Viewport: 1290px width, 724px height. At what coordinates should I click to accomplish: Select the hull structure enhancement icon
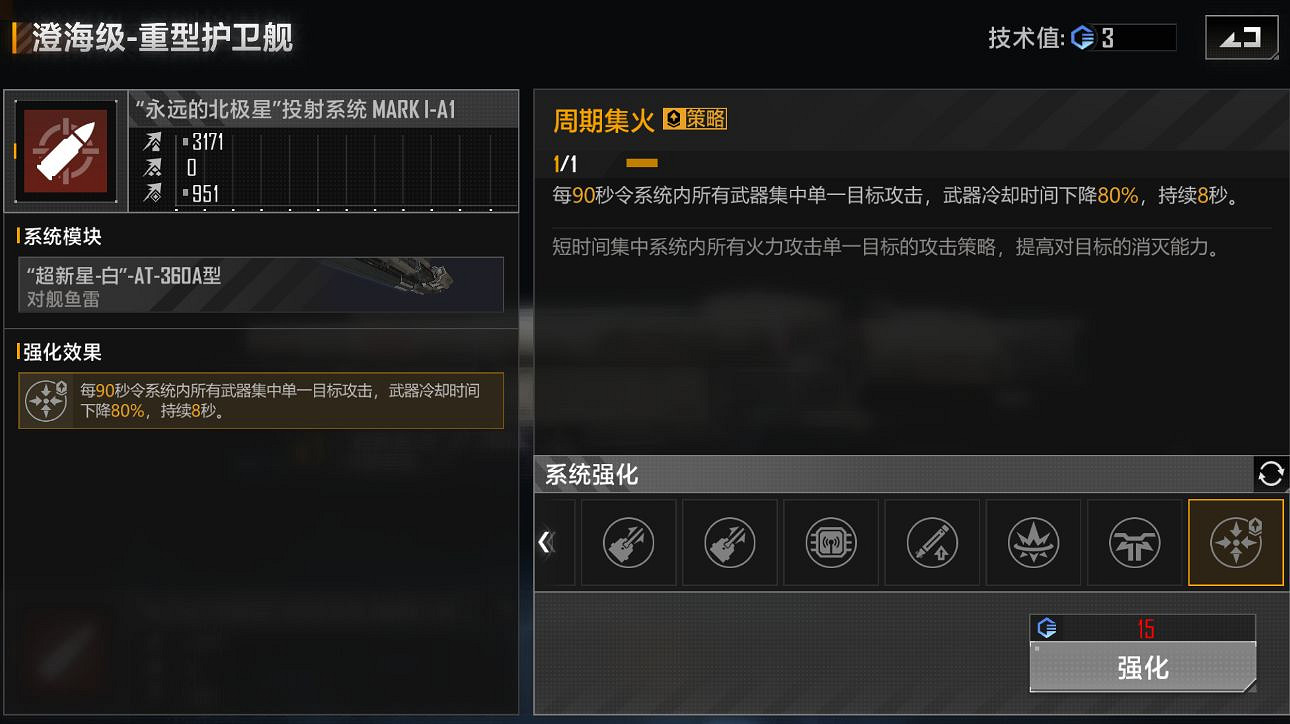[x=1134, y=542]
